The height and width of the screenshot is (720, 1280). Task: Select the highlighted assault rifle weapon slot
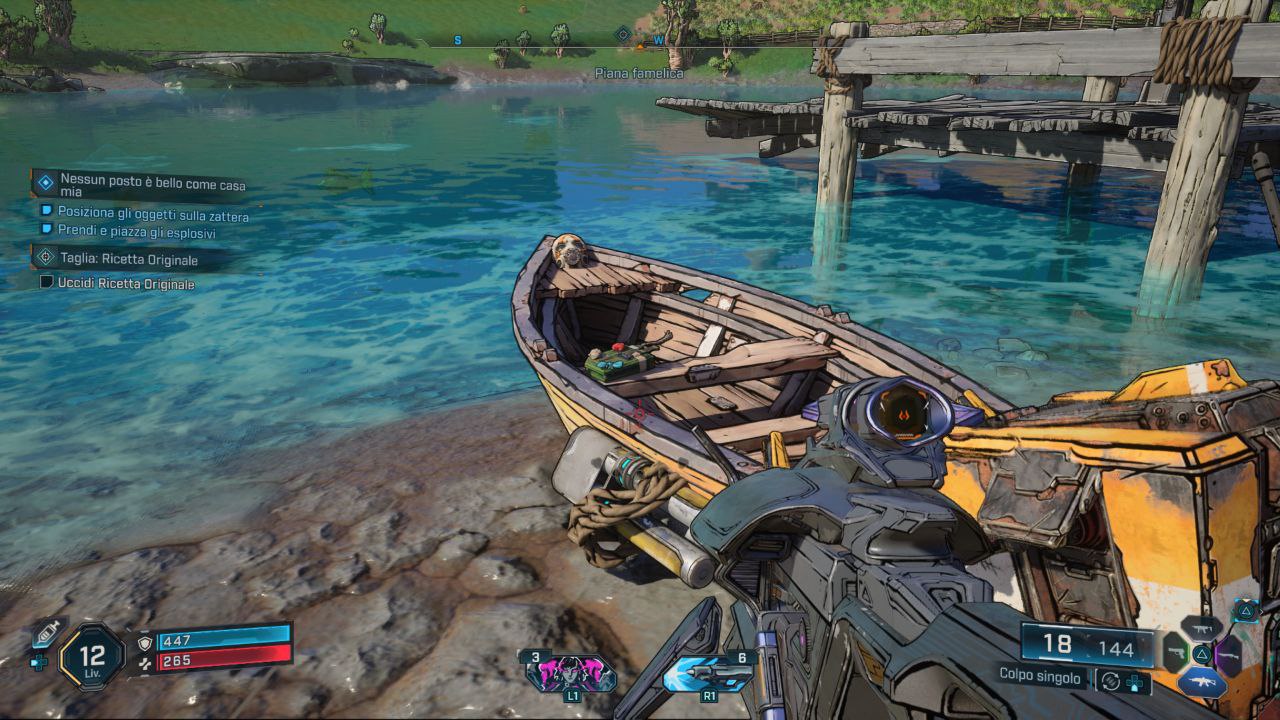click(x=1201, y=682)
